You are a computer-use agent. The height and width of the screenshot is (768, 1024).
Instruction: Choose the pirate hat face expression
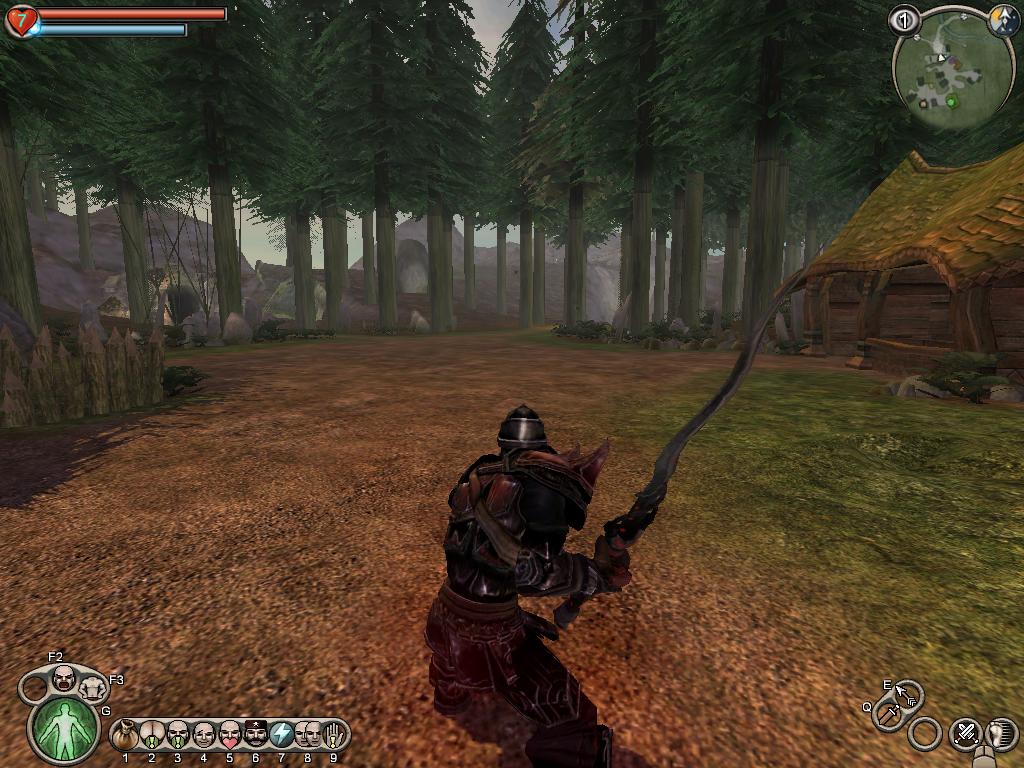tap(256, 735)
